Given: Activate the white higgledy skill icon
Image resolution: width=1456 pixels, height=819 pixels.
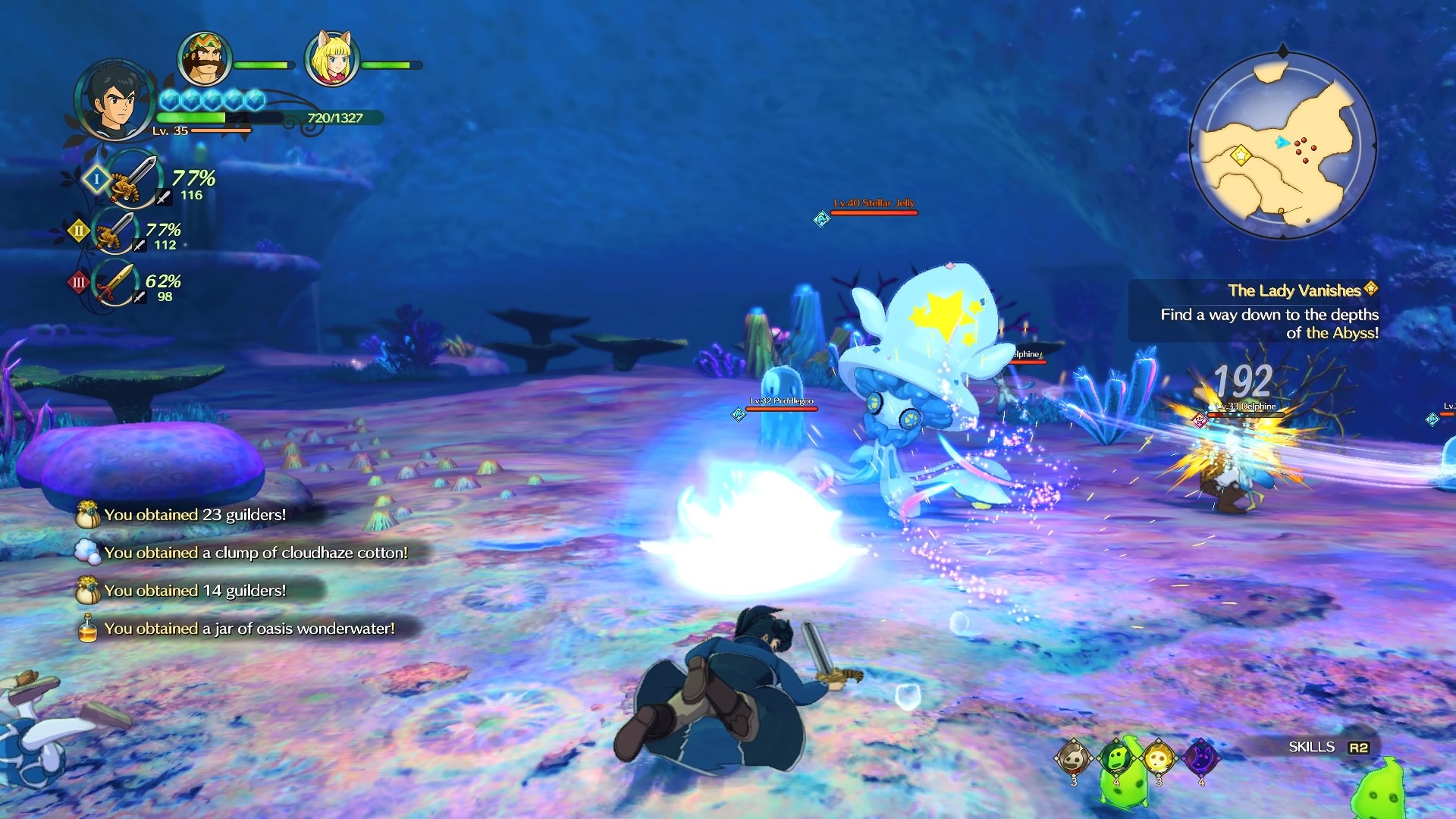Looking at the screenshot, I should [1074, 757].
